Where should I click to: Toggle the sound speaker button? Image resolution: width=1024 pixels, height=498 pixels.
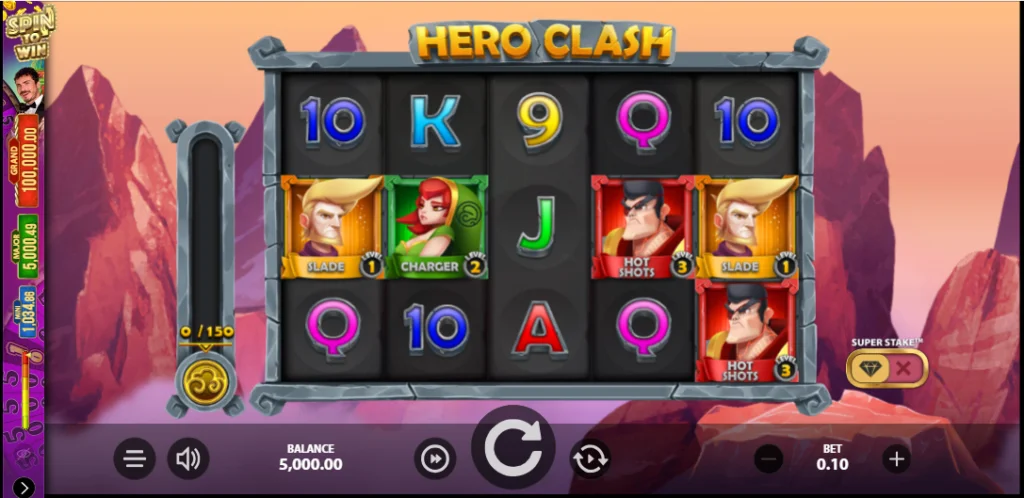pos(187,459)
